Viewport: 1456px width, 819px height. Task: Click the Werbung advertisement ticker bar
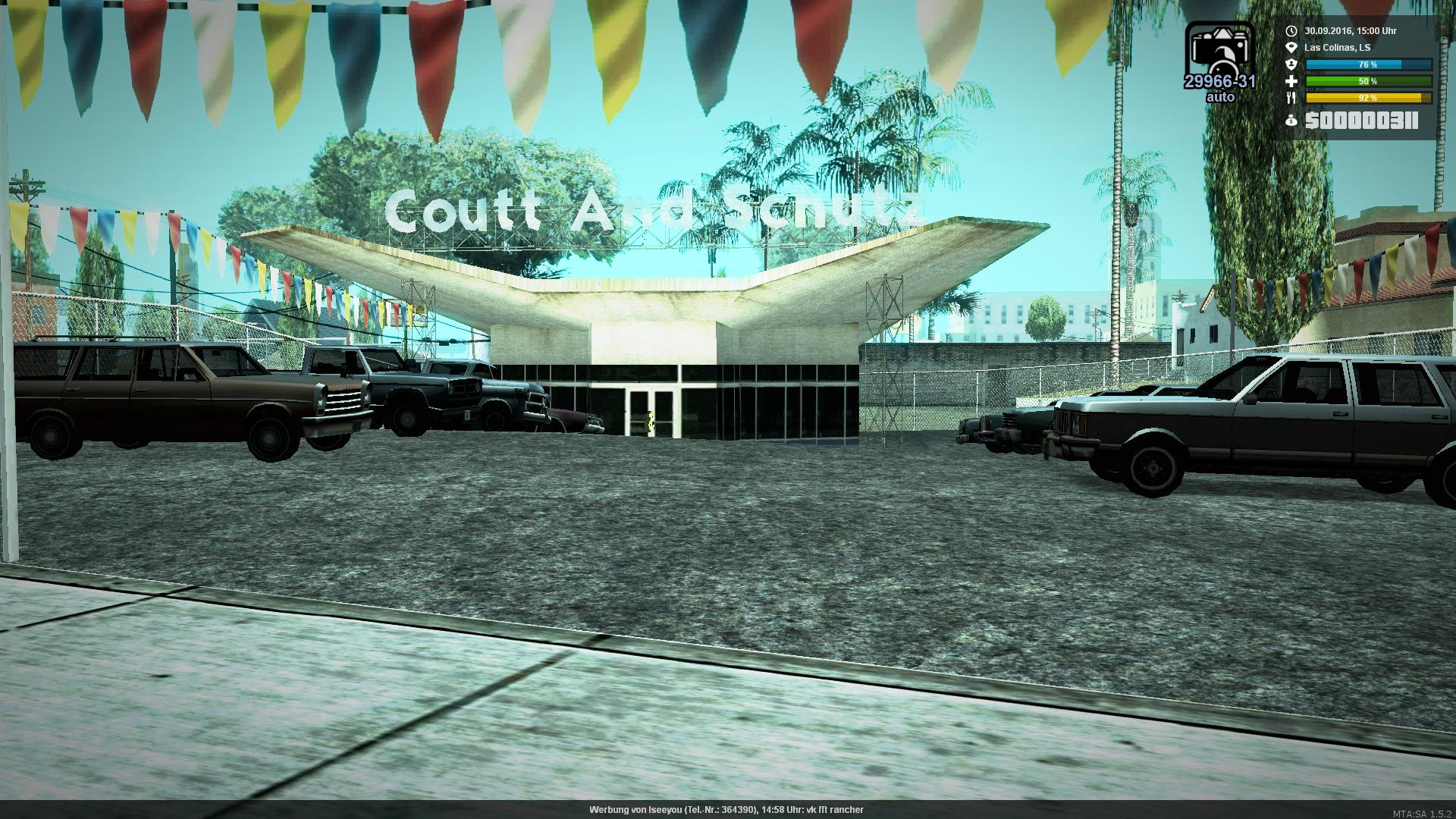pyautogui.click(x=726, y=810)
